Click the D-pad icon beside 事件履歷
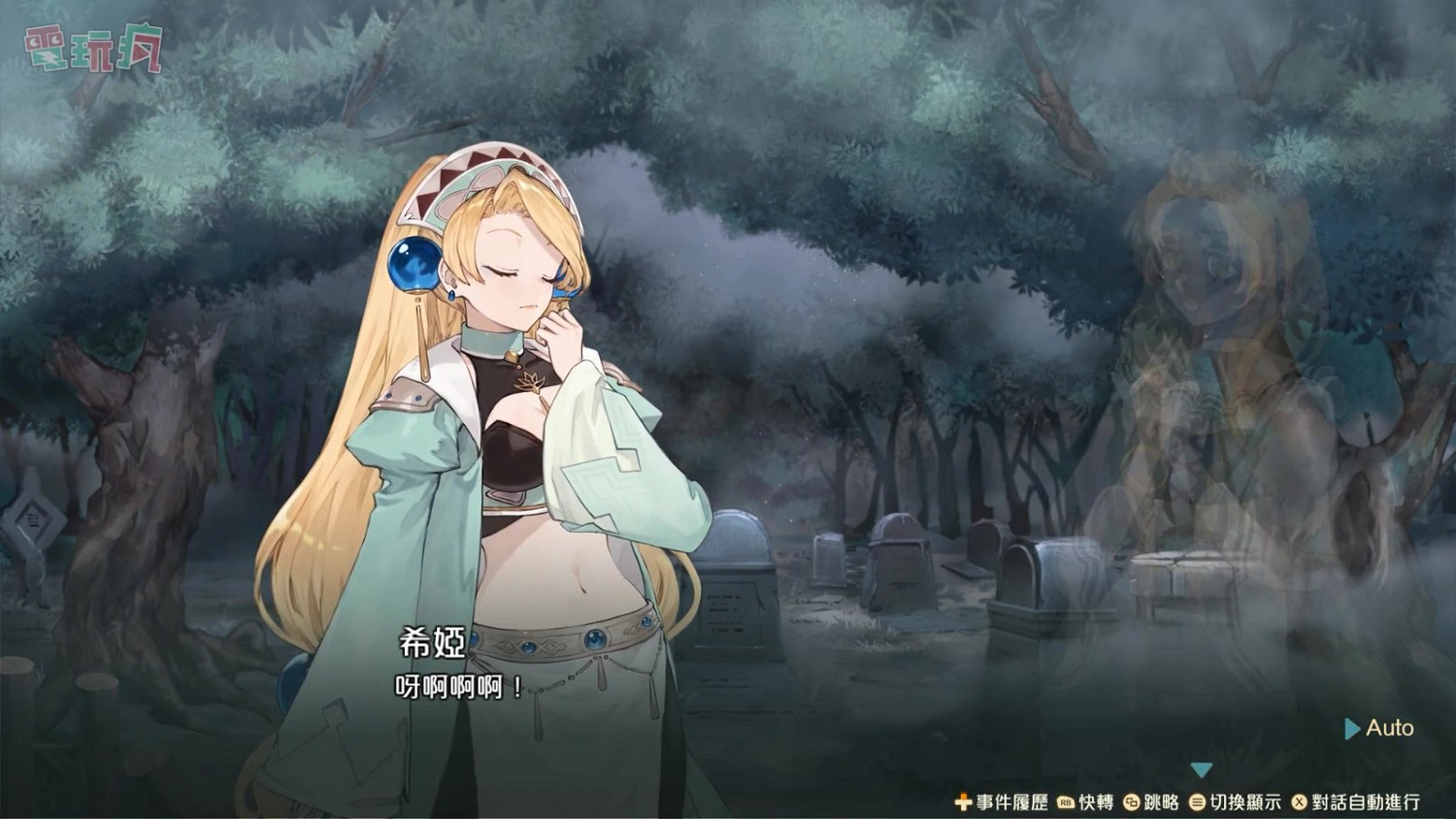1456x819 pixels. click(964, 802)
